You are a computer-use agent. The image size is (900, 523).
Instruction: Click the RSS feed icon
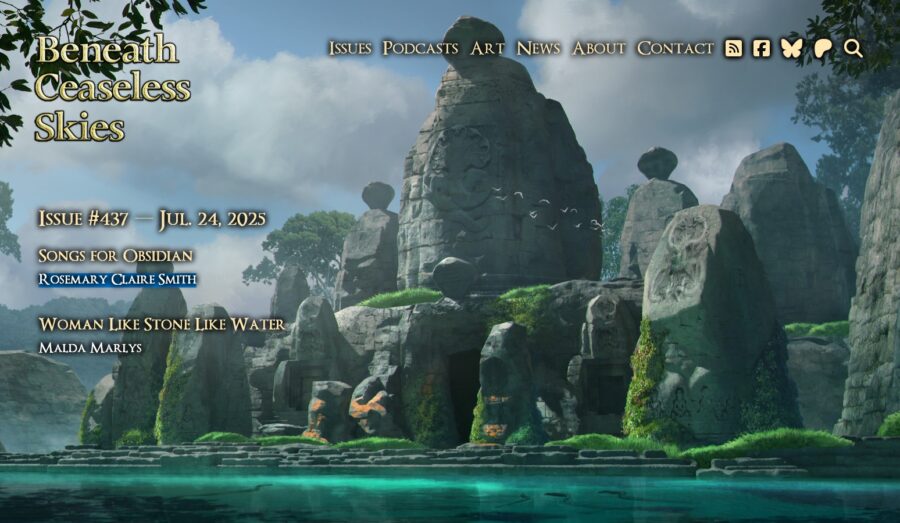734,48
